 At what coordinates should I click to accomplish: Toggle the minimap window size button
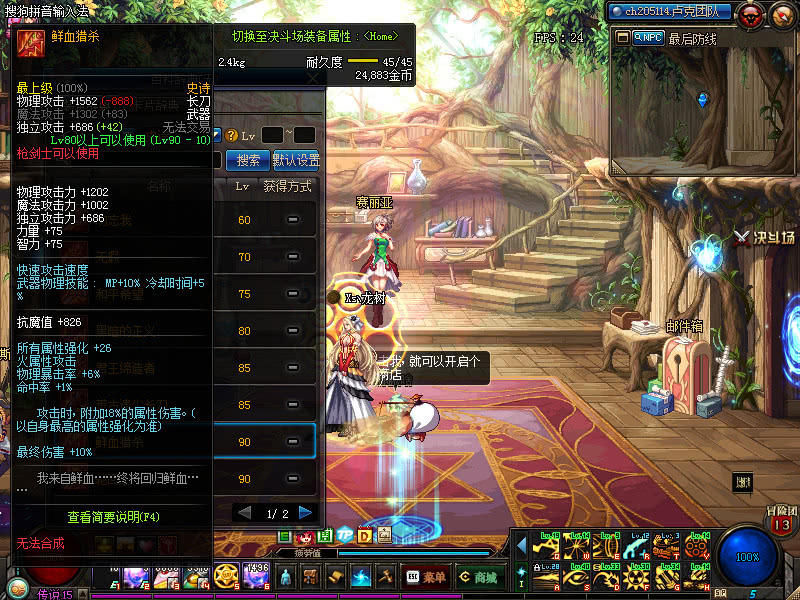(622, 37)
